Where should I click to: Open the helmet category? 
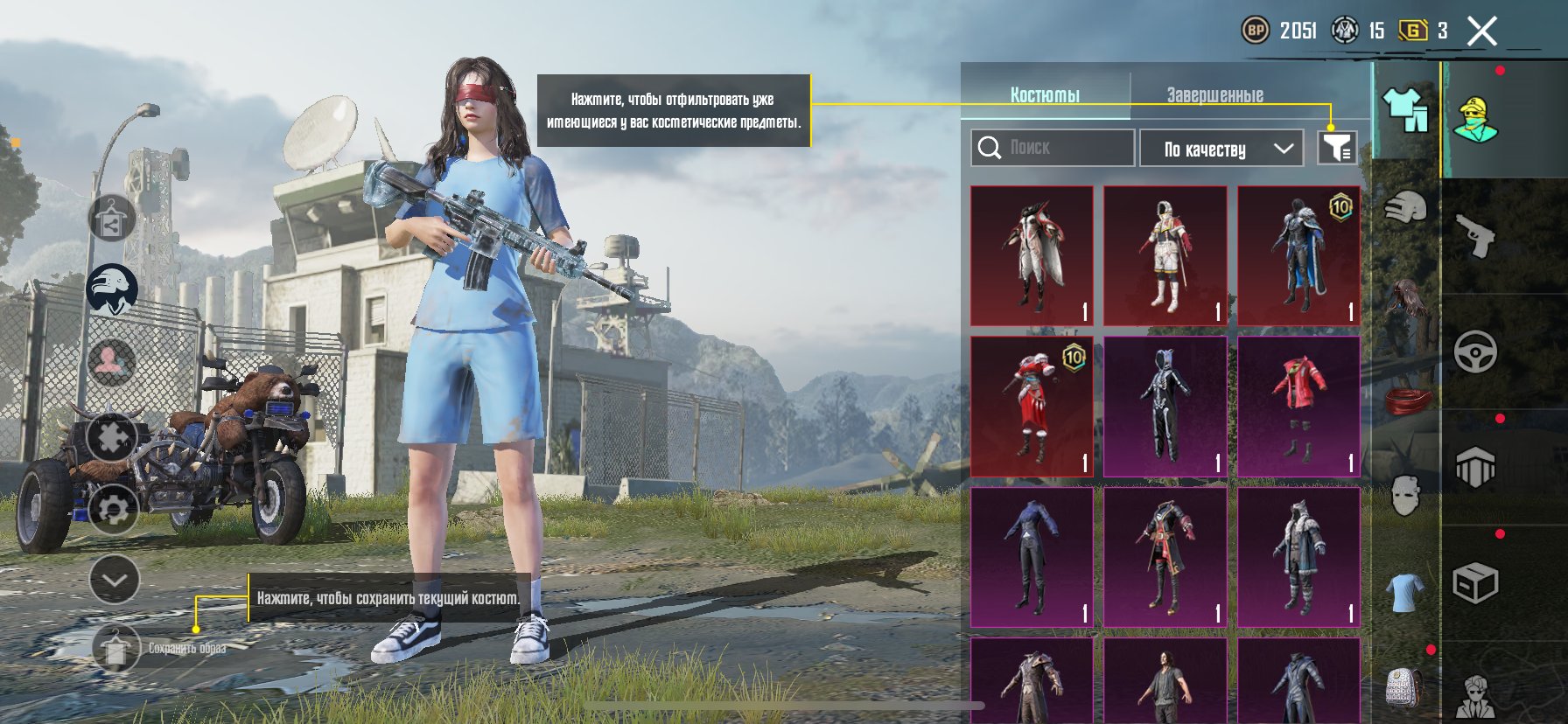(1405, 209)
